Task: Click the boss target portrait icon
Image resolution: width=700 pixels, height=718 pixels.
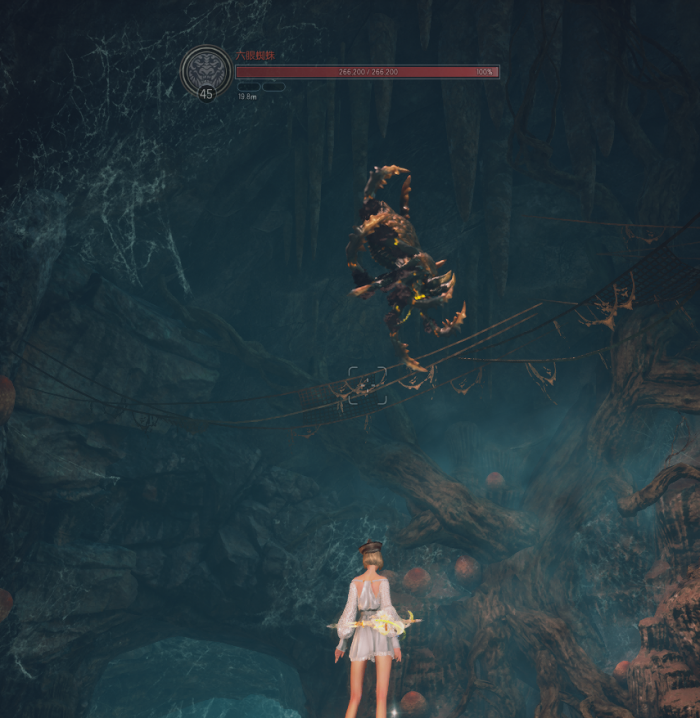Action: click(206, 70)
